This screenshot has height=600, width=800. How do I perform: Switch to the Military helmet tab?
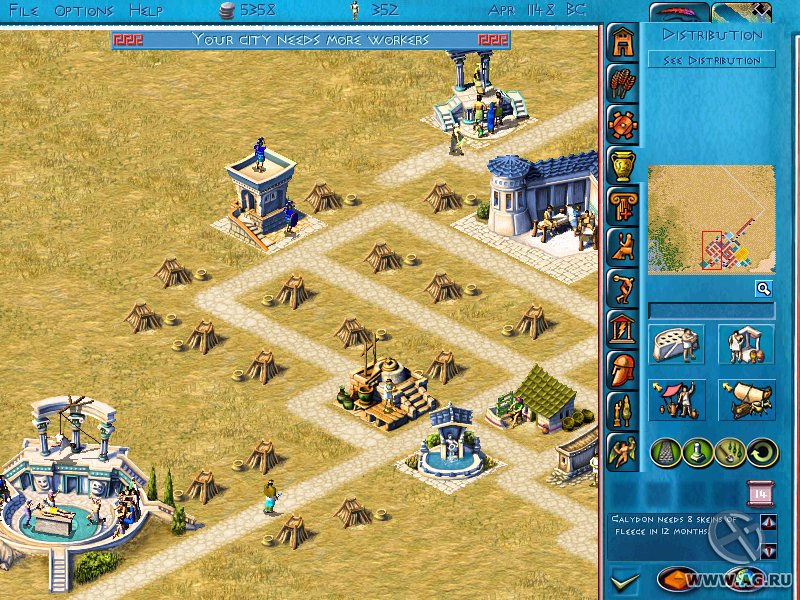pos(622,367)
